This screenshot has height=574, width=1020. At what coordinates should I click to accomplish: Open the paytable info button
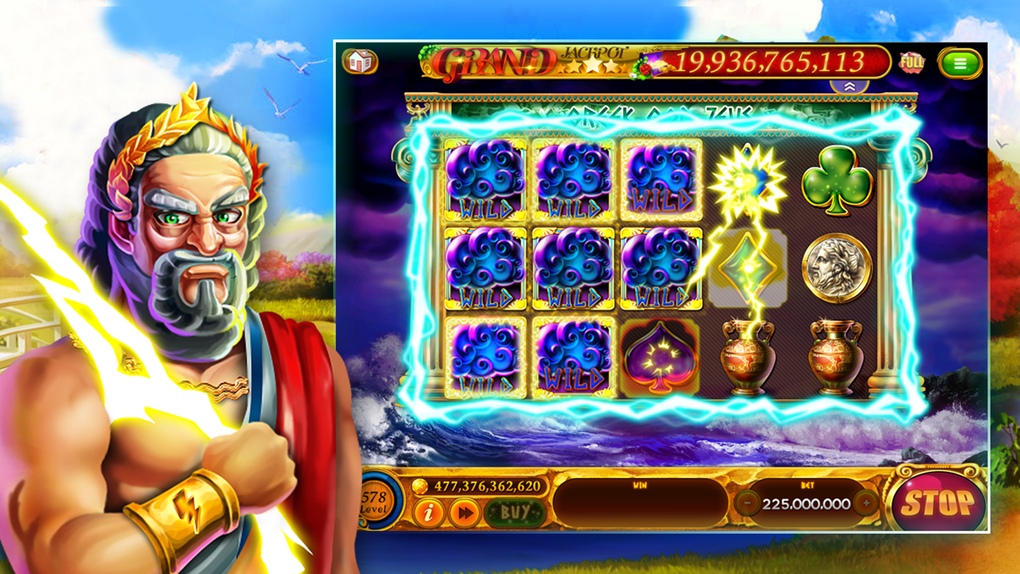[429, 513]
